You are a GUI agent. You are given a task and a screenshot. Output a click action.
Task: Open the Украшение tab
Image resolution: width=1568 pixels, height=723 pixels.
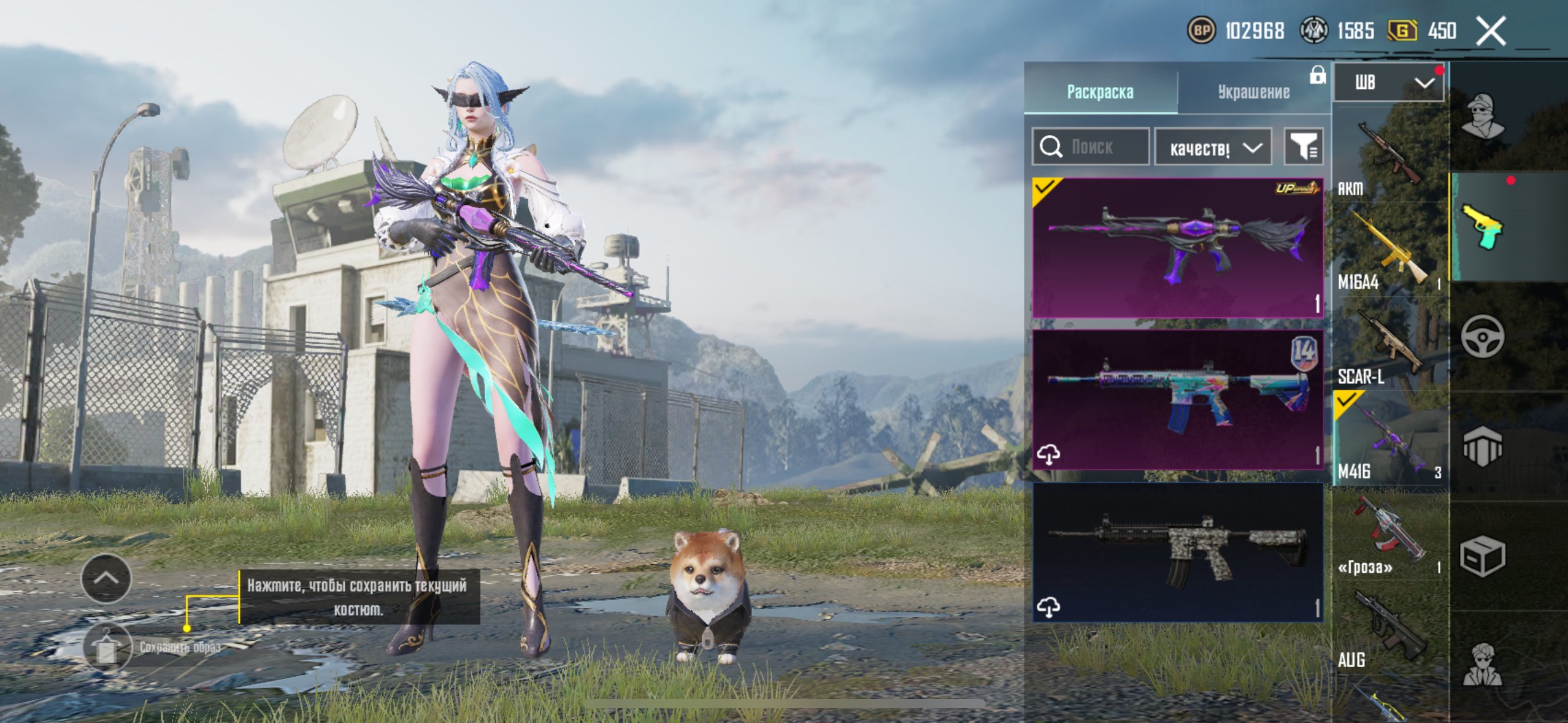[1253, 91]
